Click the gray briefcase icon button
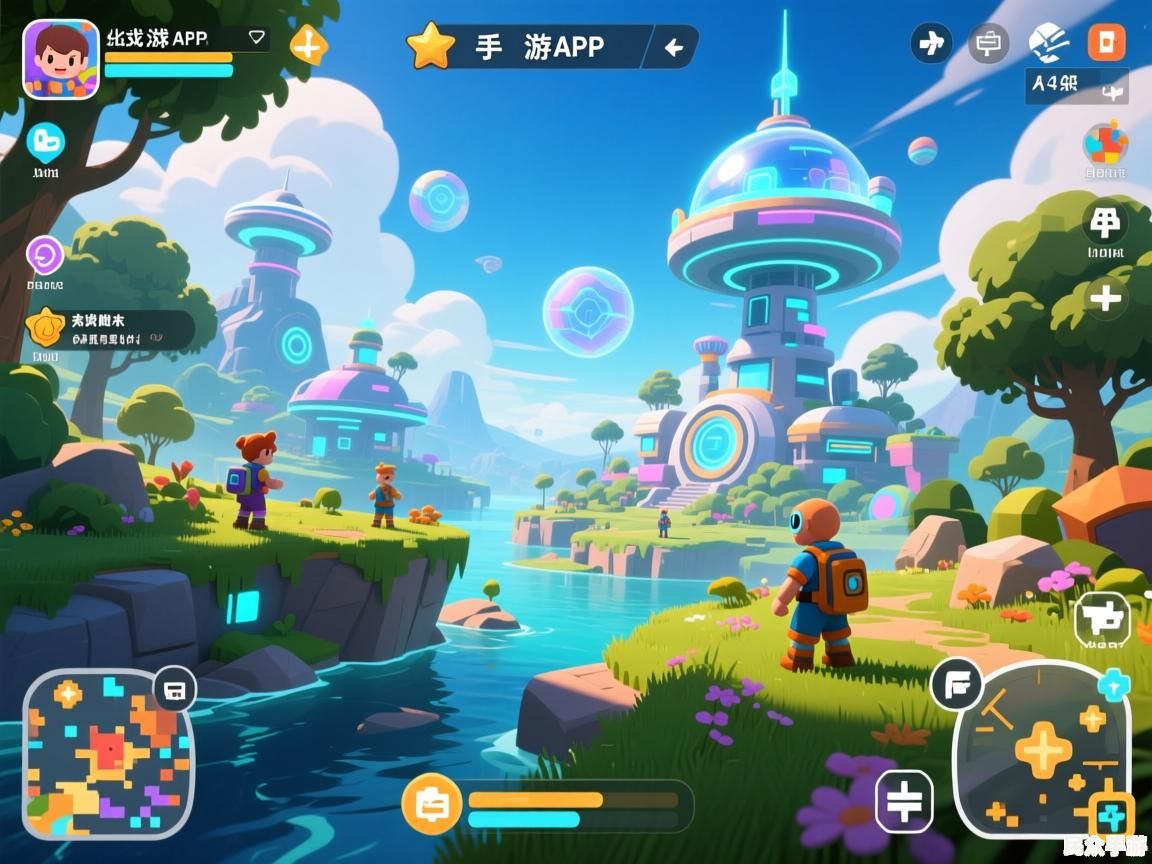1152x864 pixels. coord(989,43)
